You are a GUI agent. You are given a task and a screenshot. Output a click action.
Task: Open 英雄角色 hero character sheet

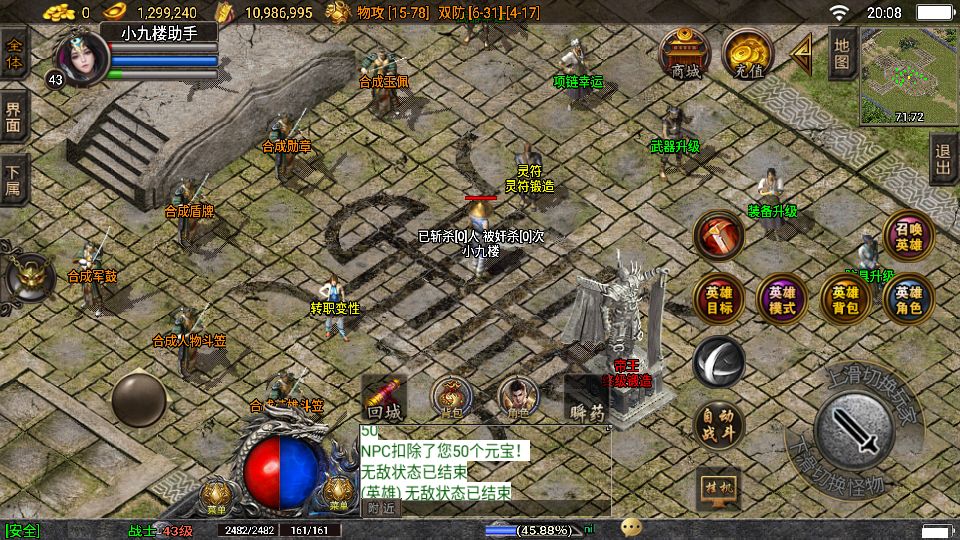908,298
